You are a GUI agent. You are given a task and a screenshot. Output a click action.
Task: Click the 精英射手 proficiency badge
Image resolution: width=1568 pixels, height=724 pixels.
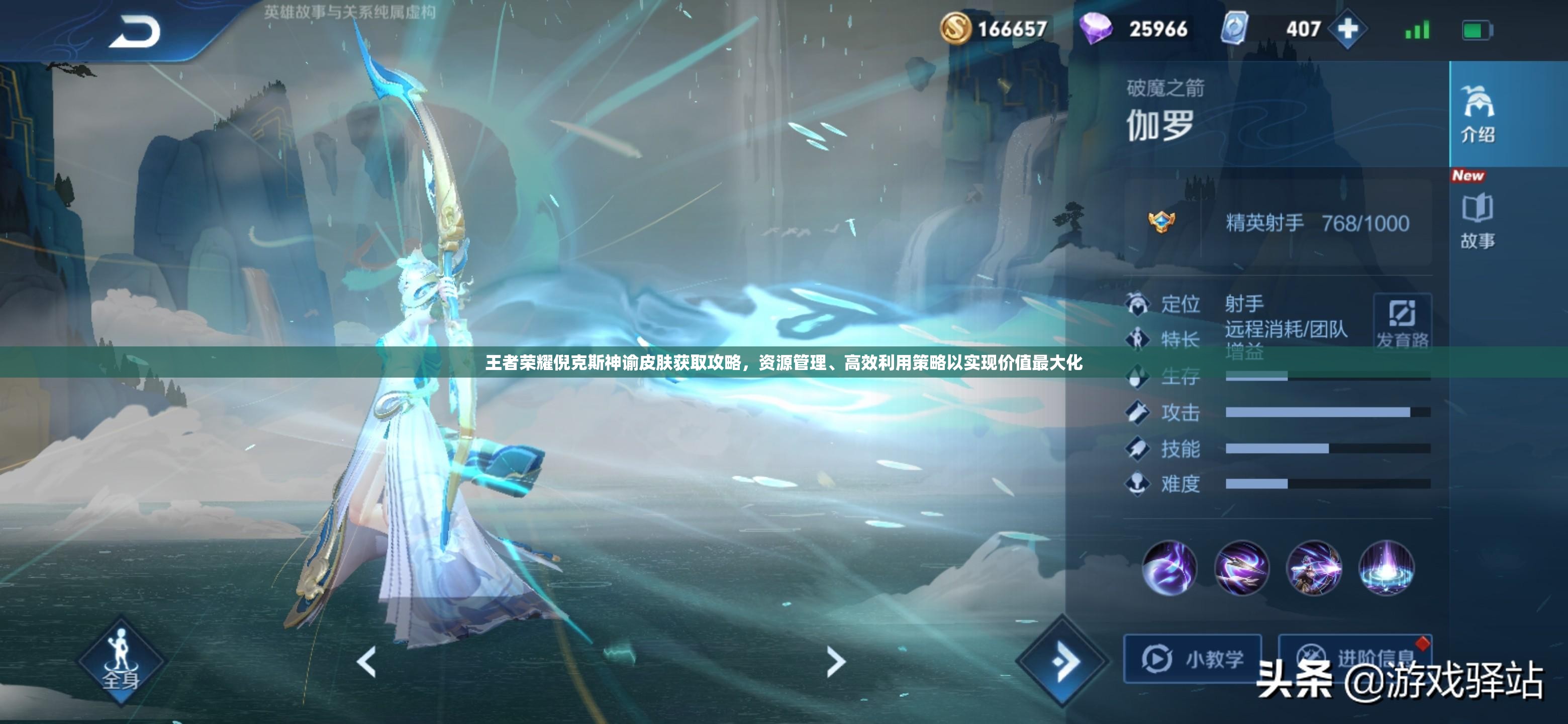coord(1161,222)
